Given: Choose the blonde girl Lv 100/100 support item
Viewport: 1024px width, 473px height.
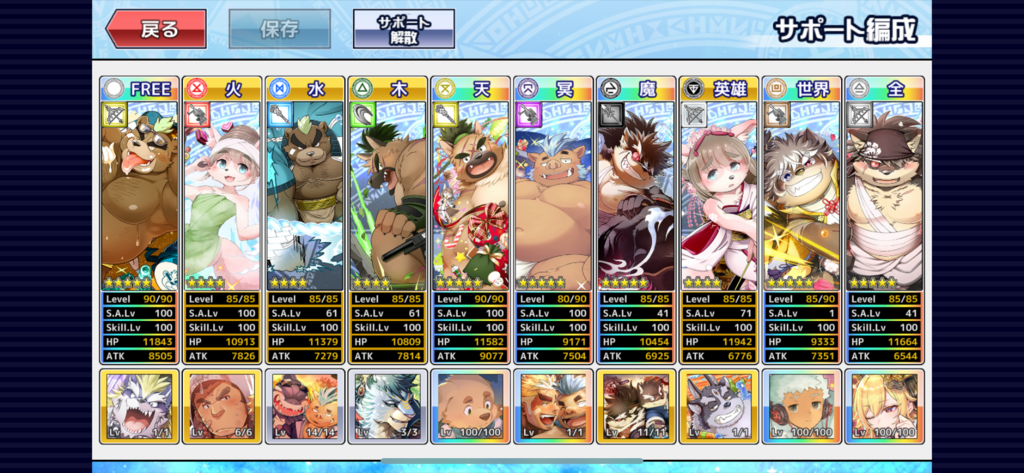Looking at the screenshot, I should 885,406.
